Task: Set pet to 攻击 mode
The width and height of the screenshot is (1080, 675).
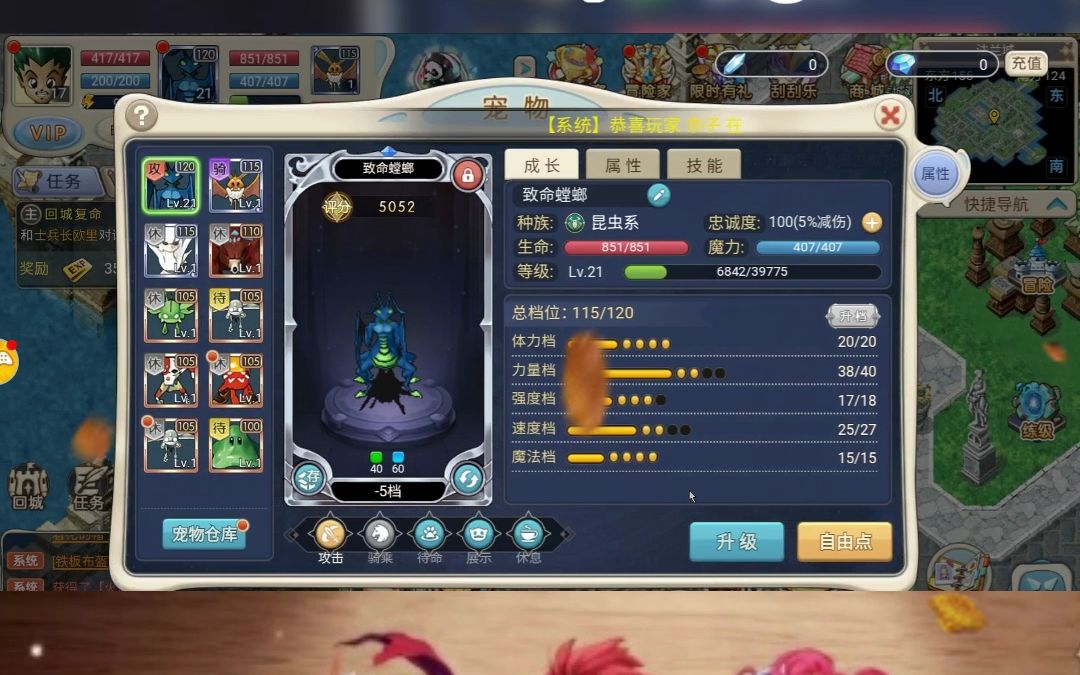Action: 330,535
